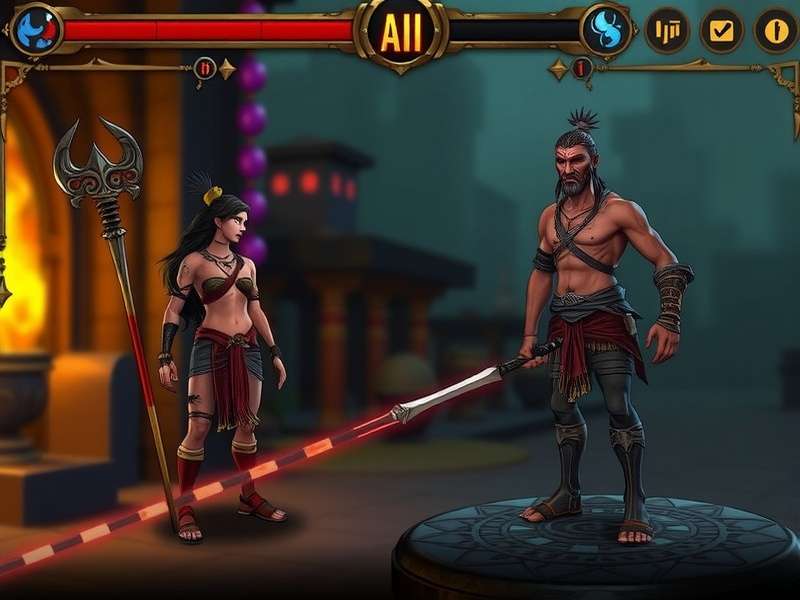
Task: Open the bar chart stats button
Action: click(667, 30)
